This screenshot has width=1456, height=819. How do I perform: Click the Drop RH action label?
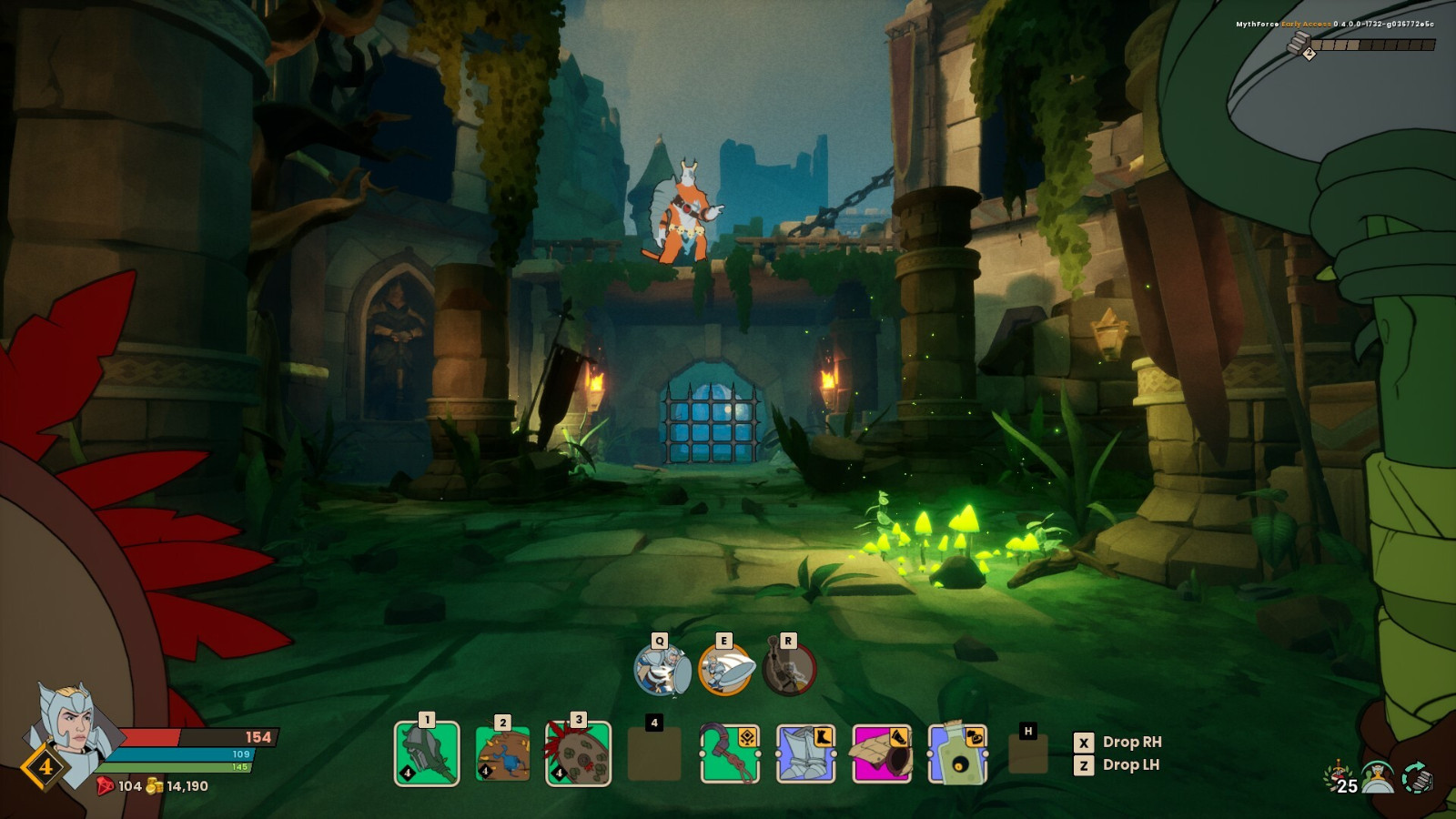1130,743
